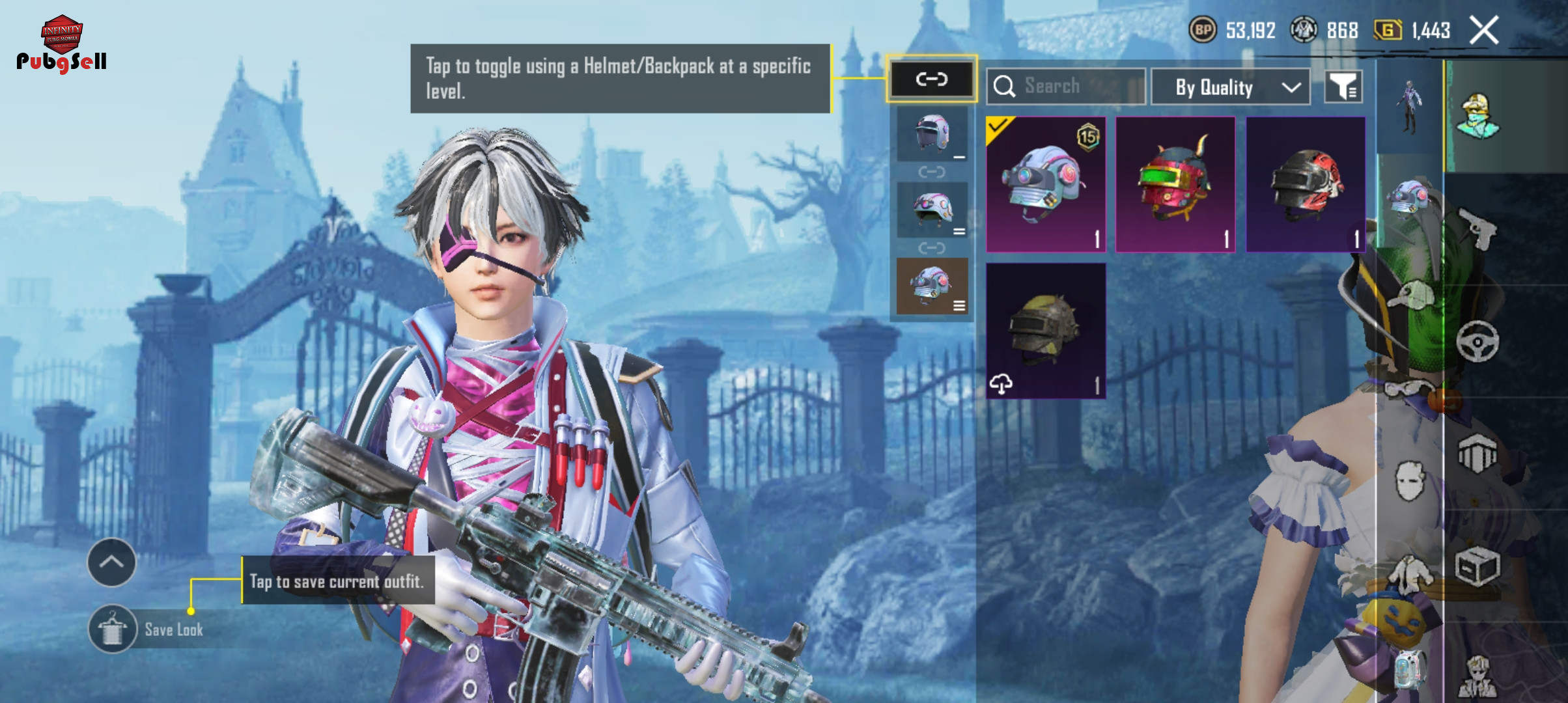Select the red horned helmet skin

click(1175, 184)
